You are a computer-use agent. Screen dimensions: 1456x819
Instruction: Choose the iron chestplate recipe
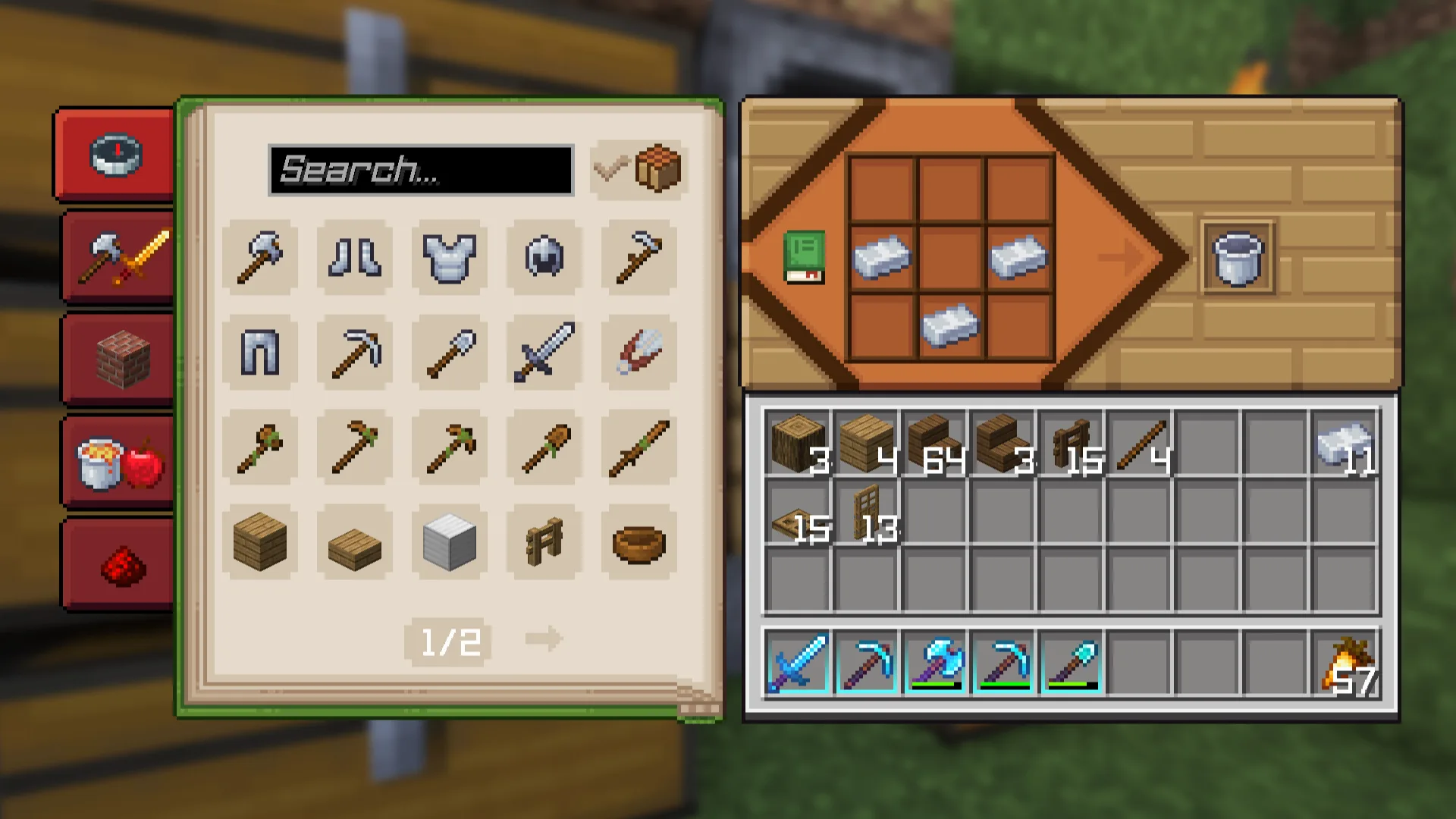point(449,257)
